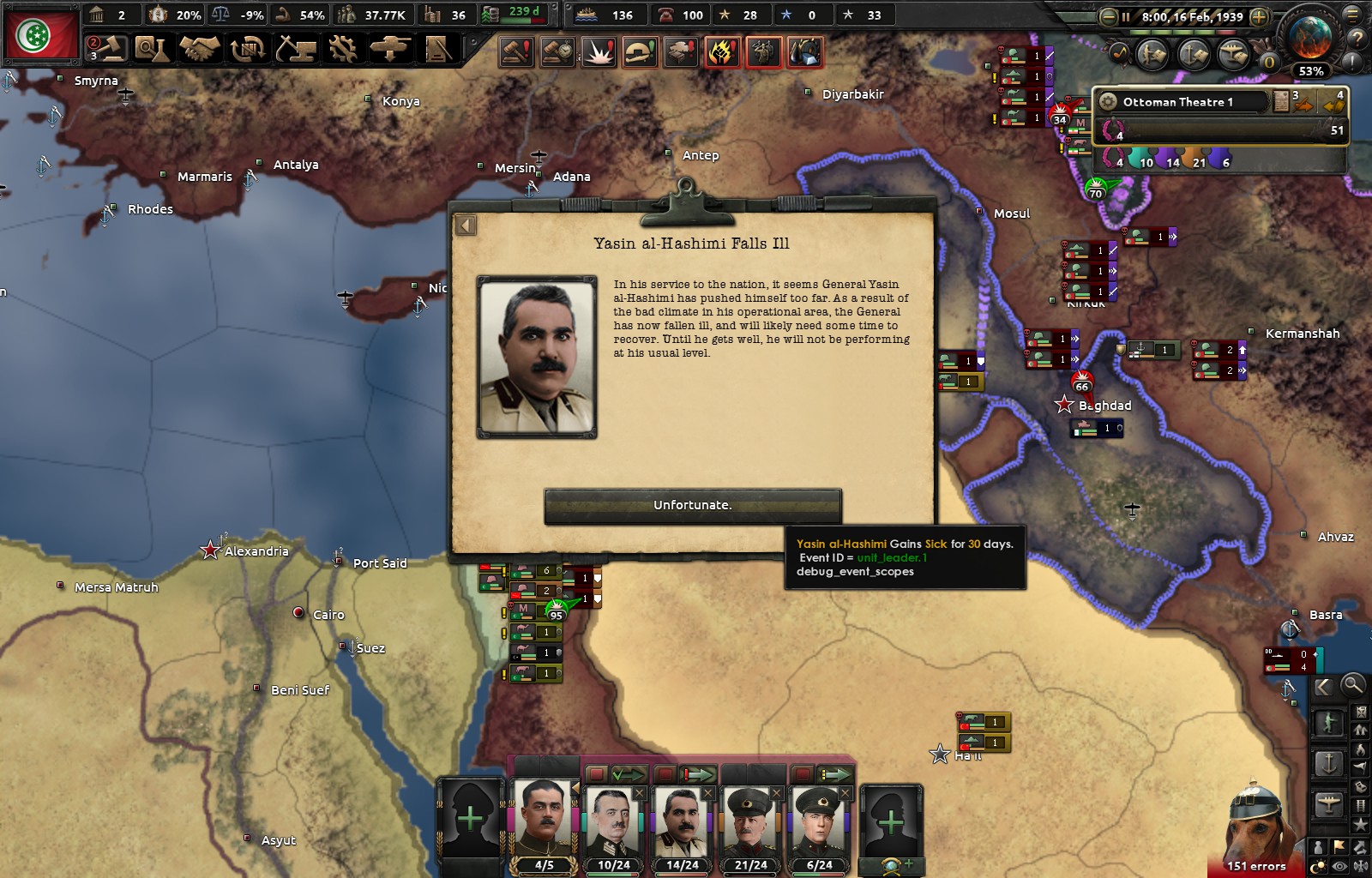Click the gear on Ottoman Theatre 1
Screen dimensions: 1372x878
(x=1109, y=102)
